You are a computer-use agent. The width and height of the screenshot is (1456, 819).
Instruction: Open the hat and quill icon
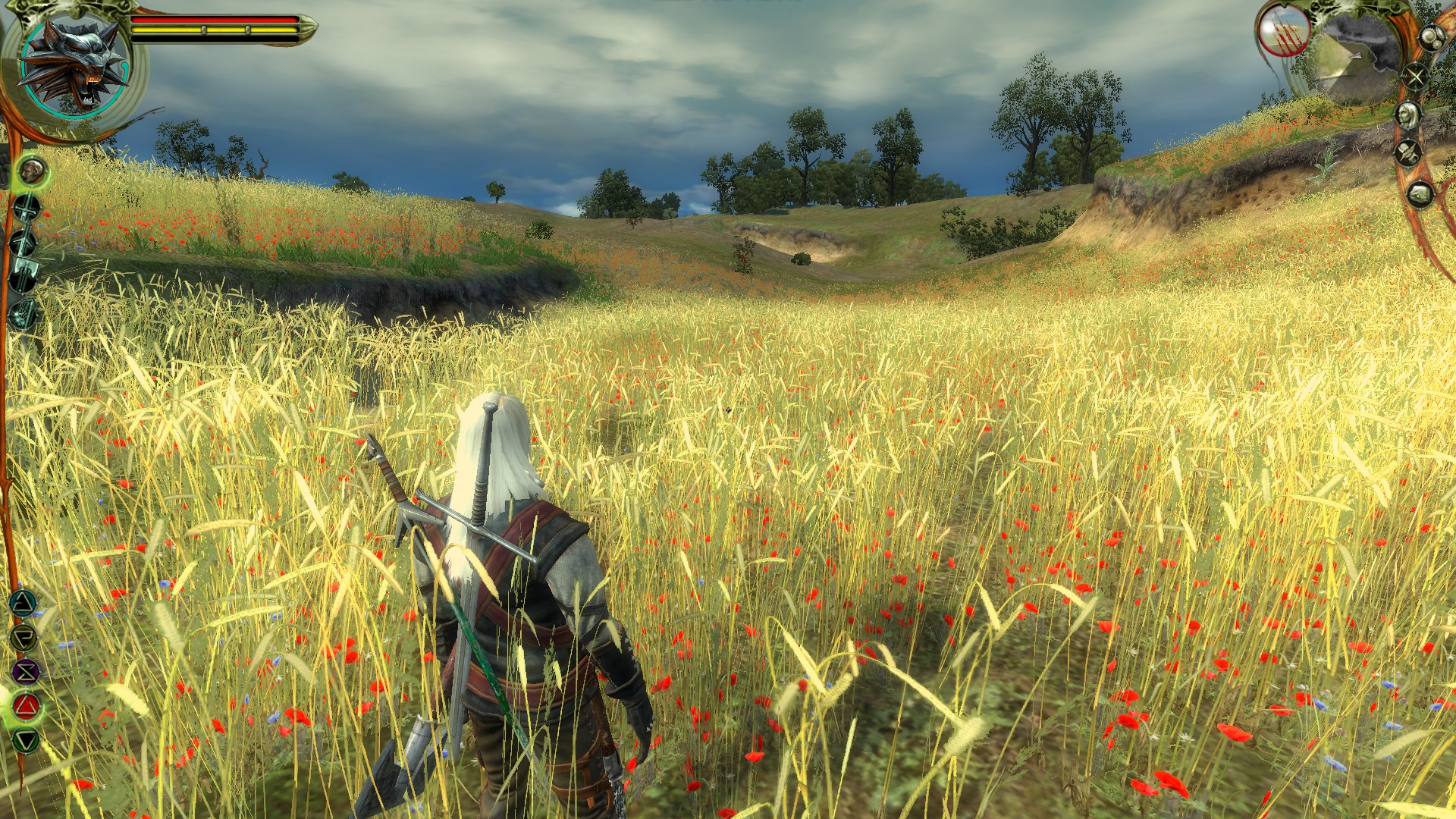(1409, 154)
